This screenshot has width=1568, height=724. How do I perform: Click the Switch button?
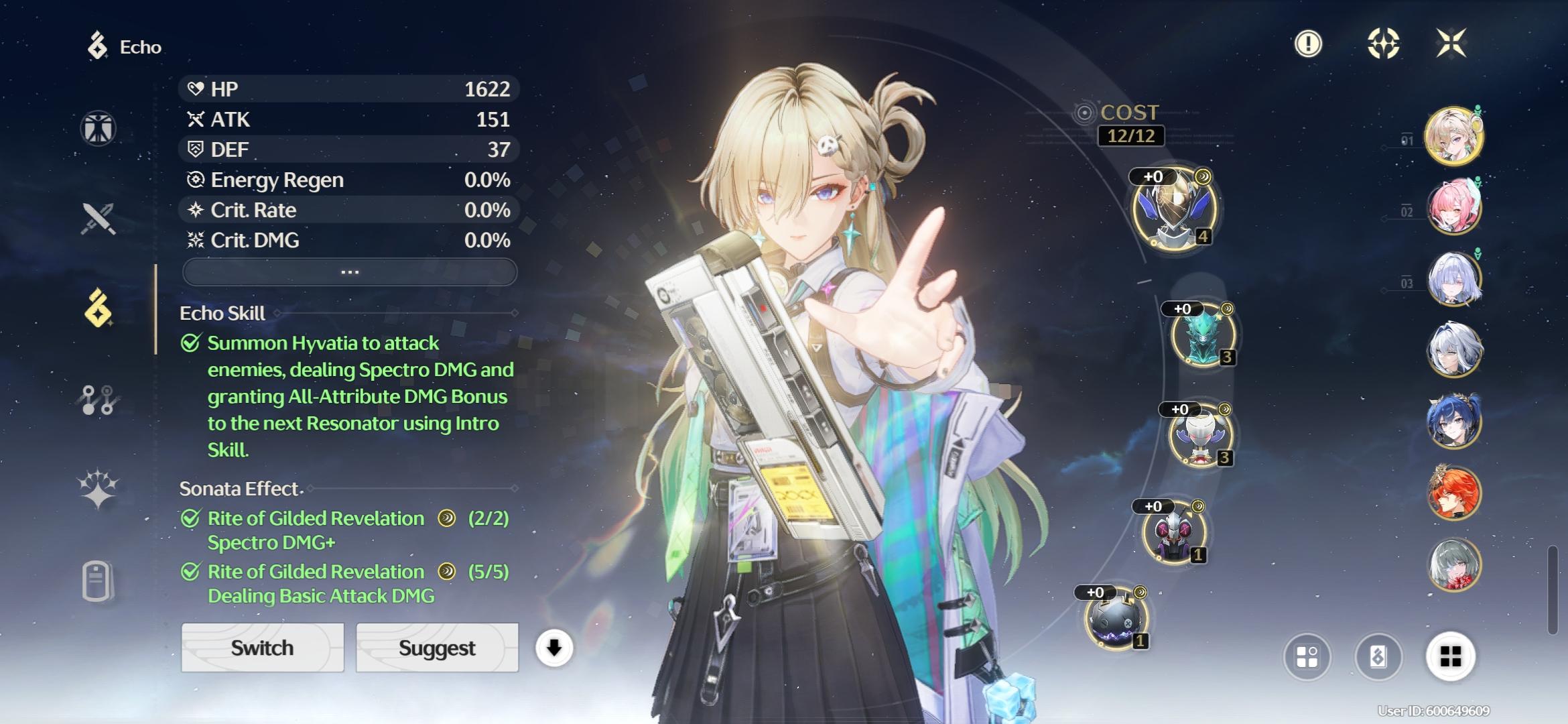[262, 648]
